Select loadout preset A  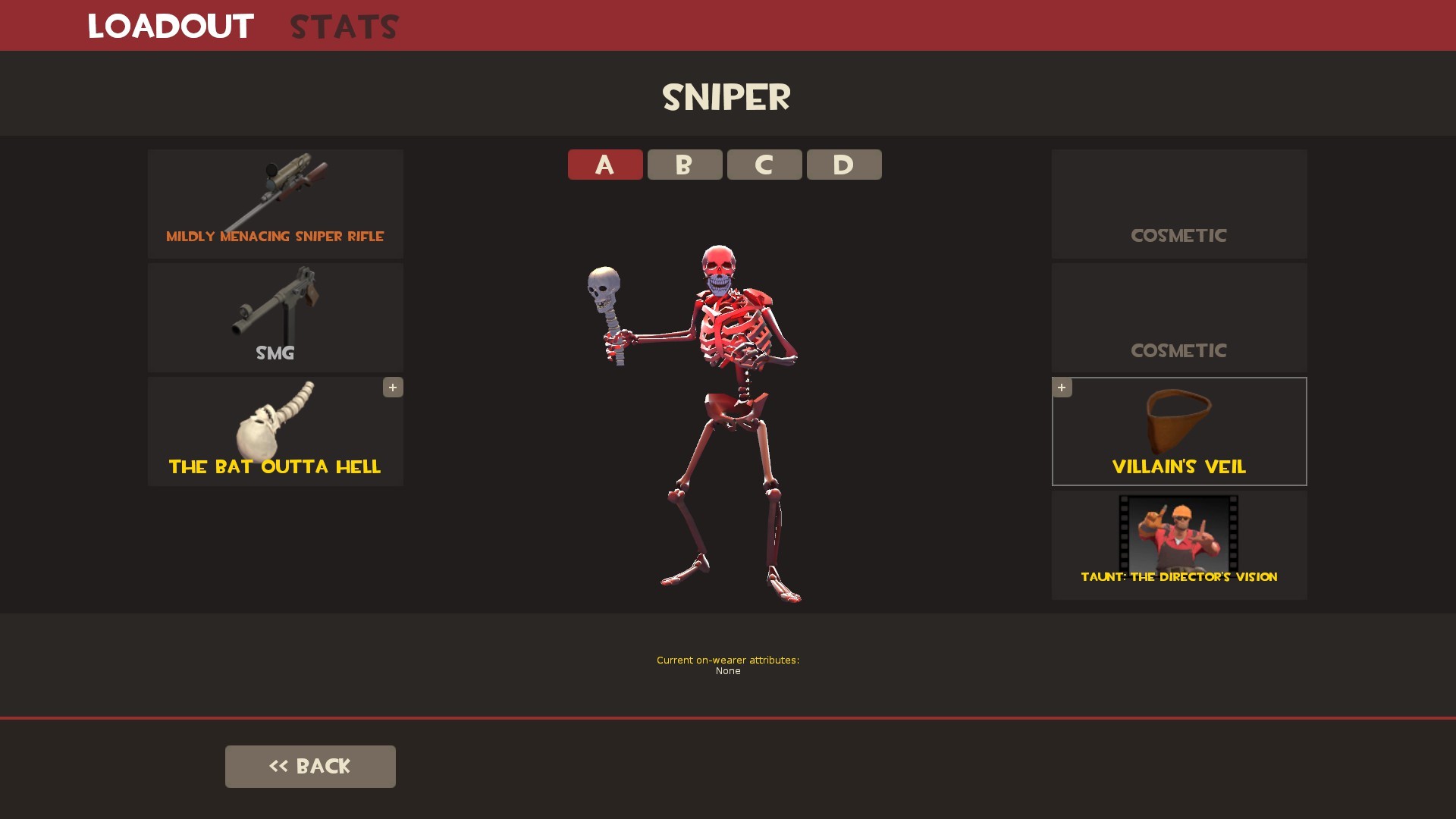604,165
